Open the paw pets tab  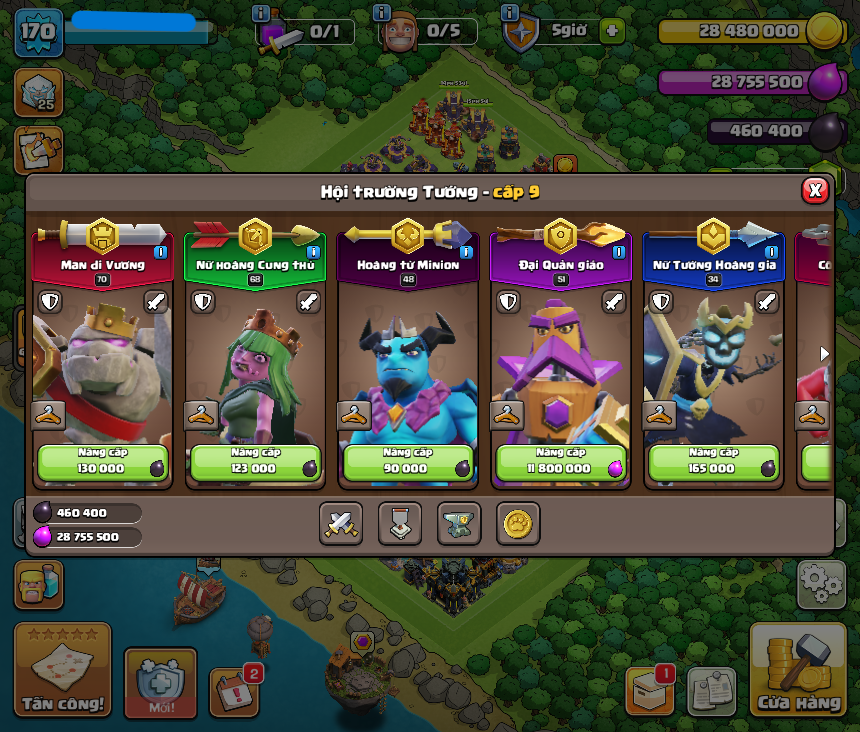point(518,523)
